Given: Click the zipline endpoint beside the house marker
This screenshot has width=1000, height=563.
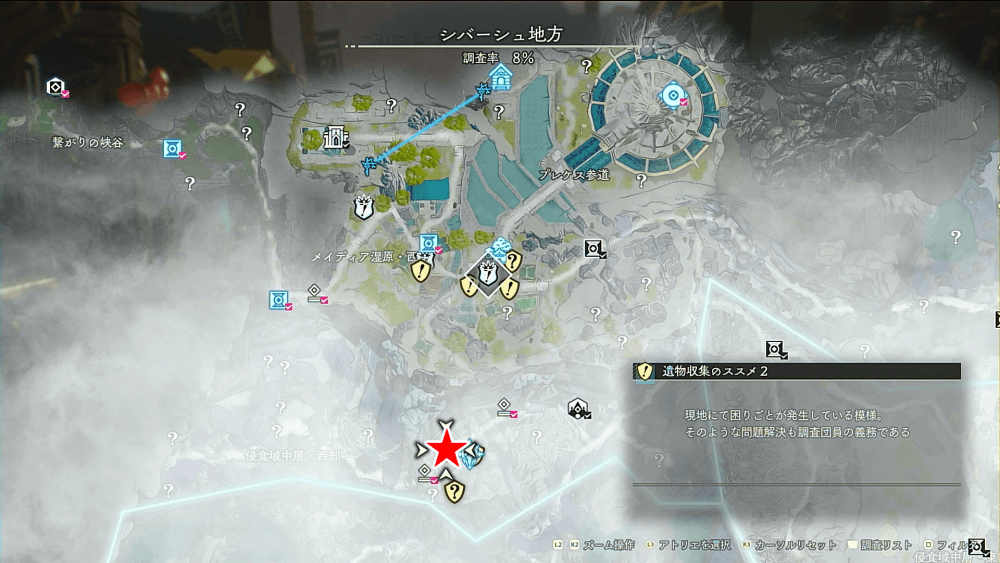Looking at the screenshot, I should [x=482, y=93].
